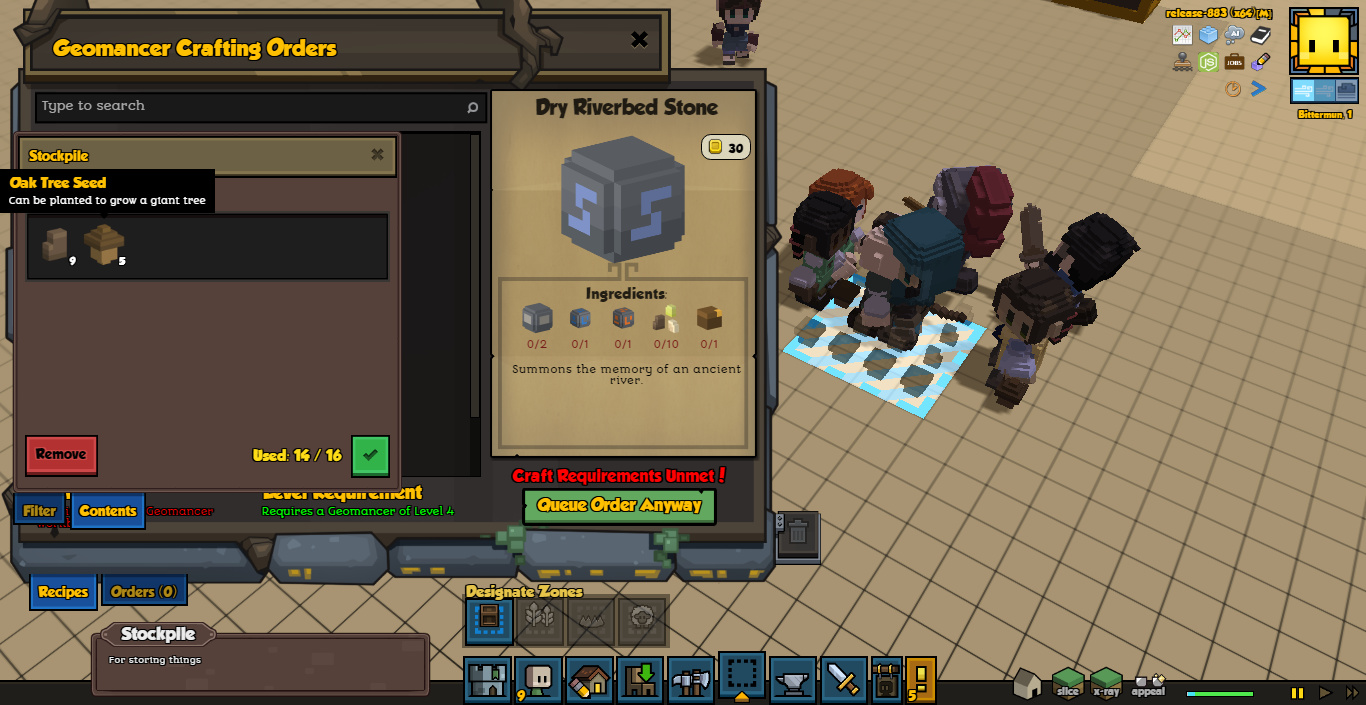Queue Order Anyway for Dry Riverbed Stone
1366x705 pixels.
click(619, 505)
